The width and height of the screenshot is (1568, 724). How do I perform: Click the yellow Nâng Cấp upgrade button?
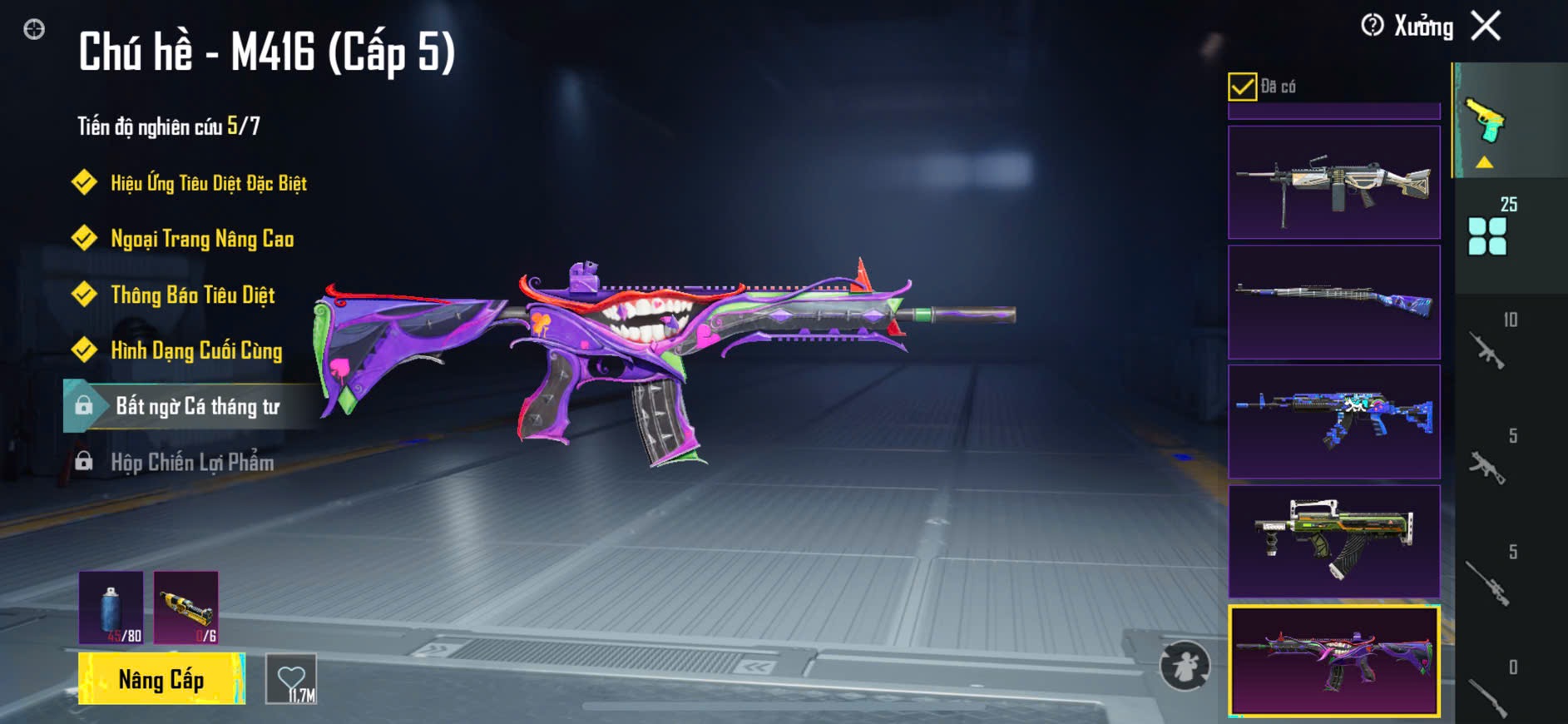161,679
